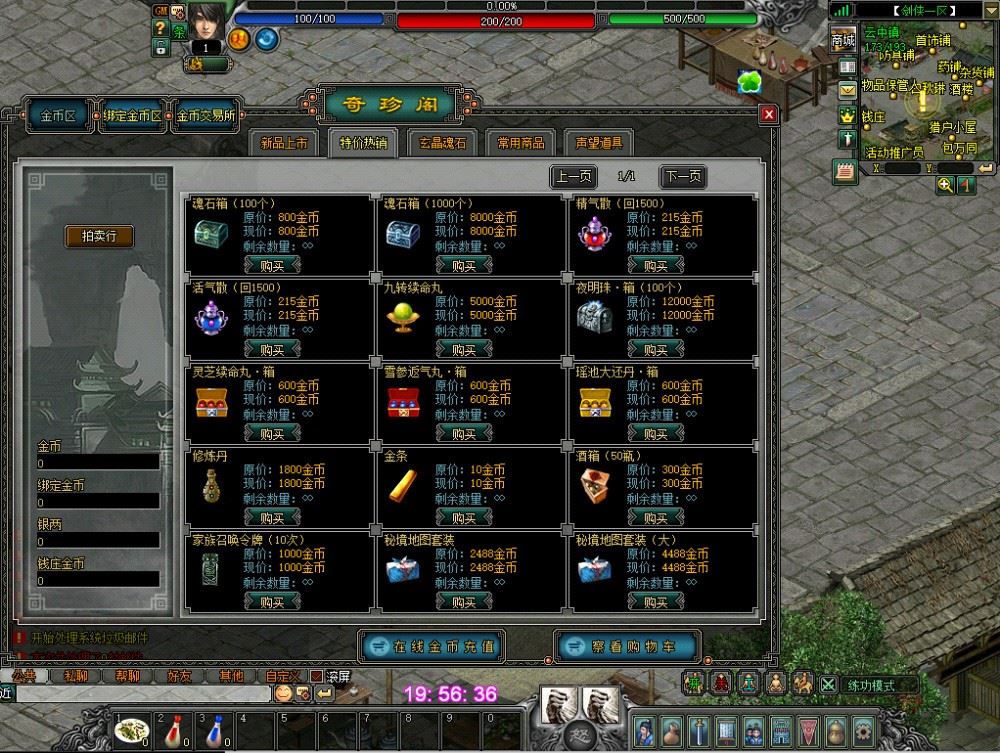Go to the next page with 下一页

(x=683, y=177)
